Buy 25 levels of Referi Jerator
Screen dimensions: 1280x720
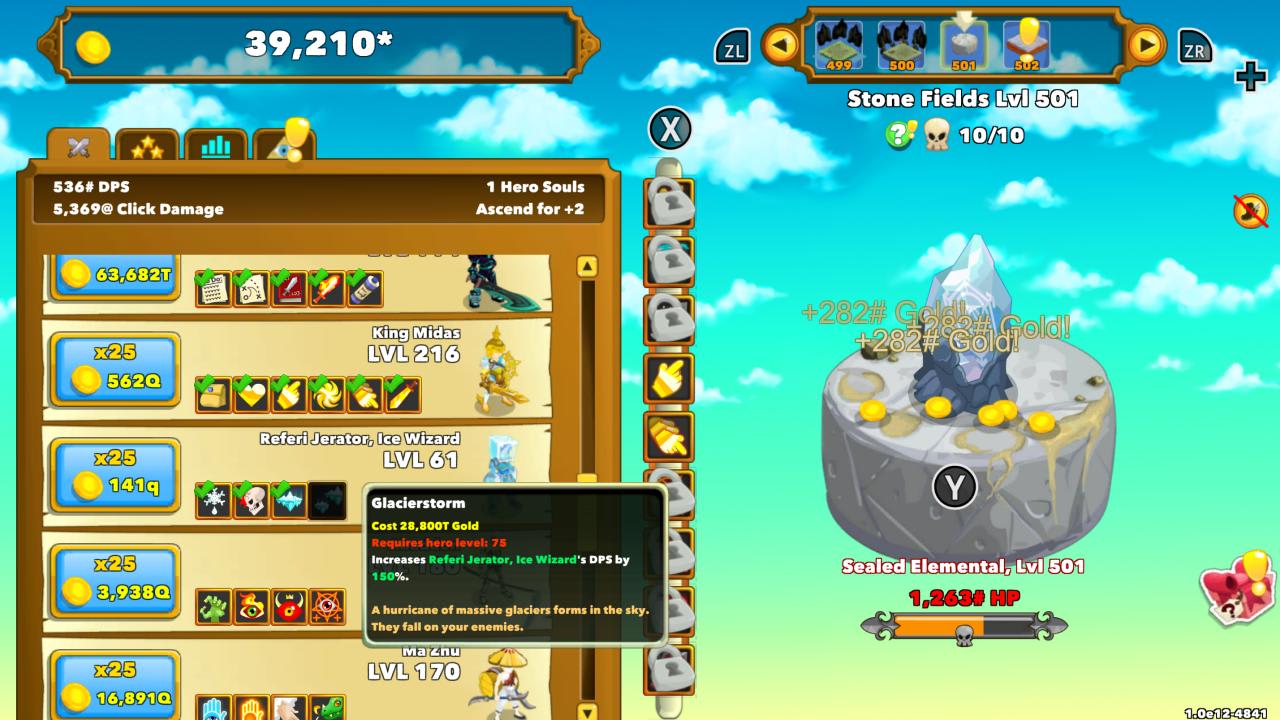[113, 475]
